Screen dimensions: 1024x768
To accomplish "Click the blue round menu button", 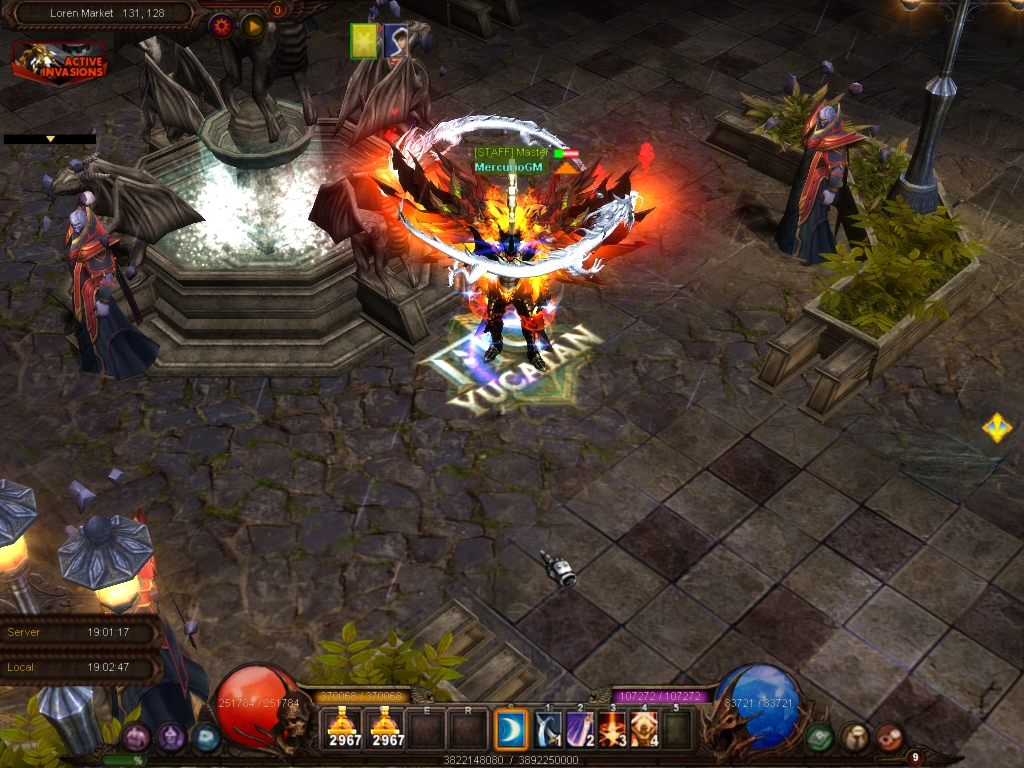I will point(207,738).
